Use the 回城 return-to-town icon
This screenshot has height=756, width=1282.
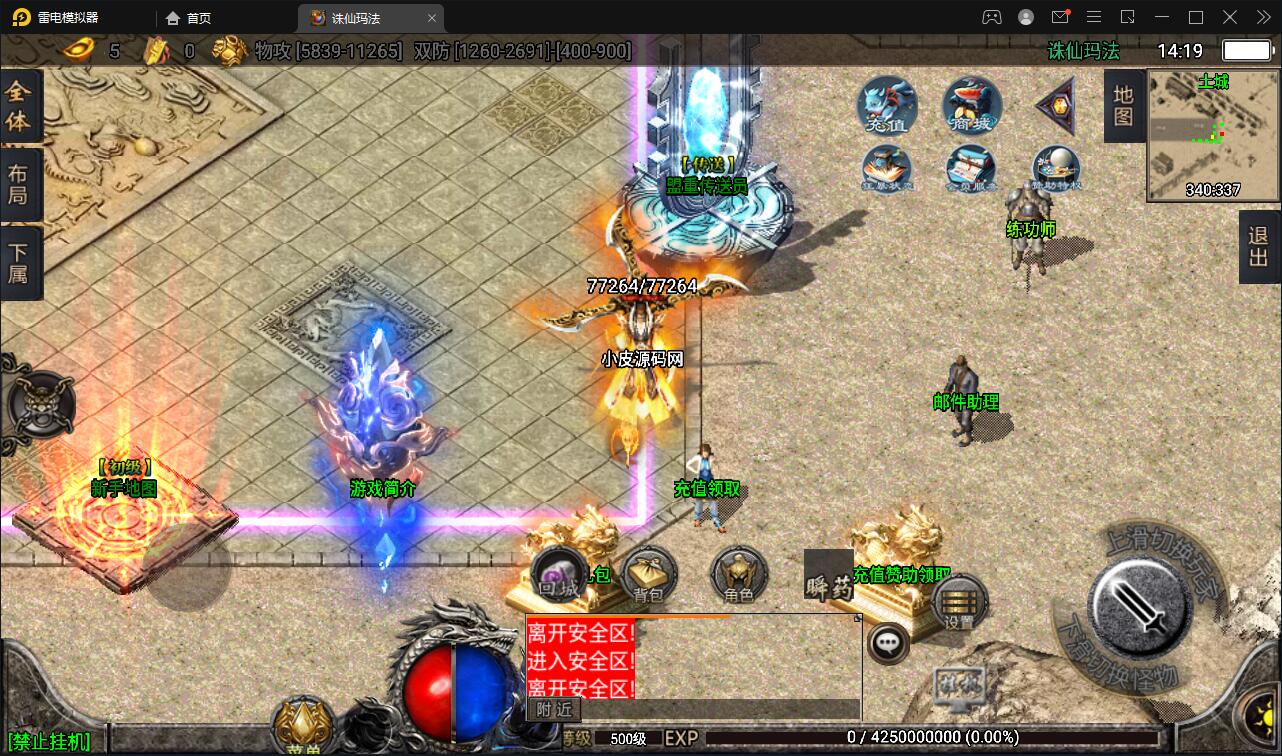click(x=559, y=577)
